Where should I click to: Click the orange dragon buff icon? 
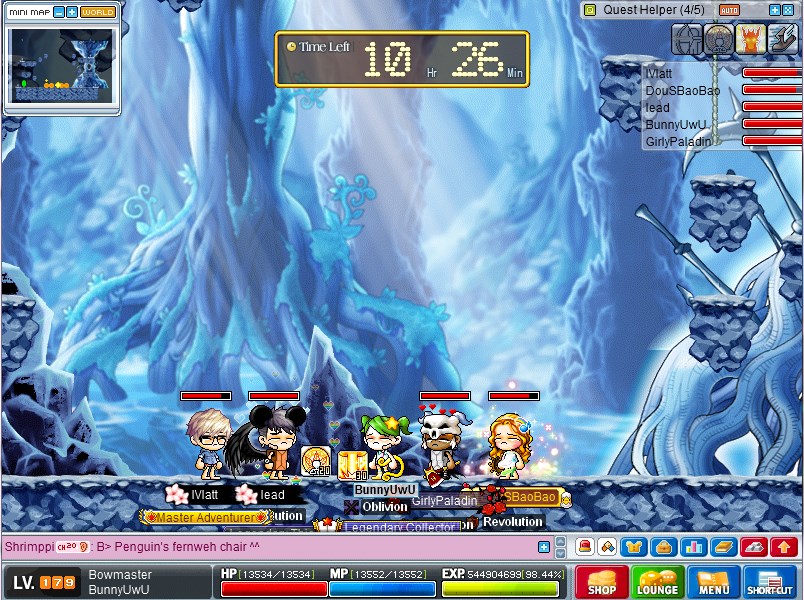click(x=750, y=39)
